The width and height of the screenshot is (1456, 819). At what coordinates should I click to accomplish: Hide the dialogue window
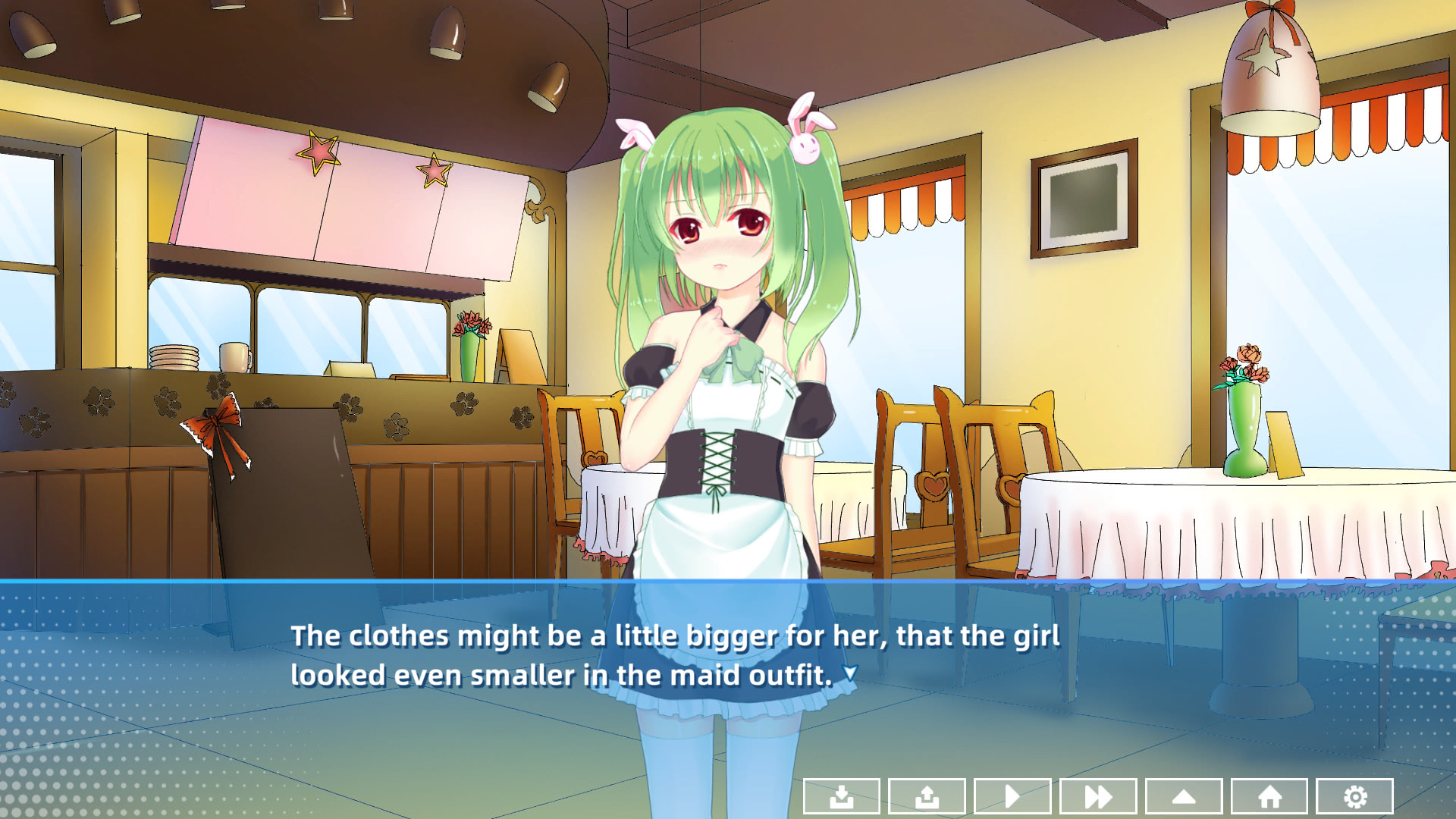click(1183, 796)
